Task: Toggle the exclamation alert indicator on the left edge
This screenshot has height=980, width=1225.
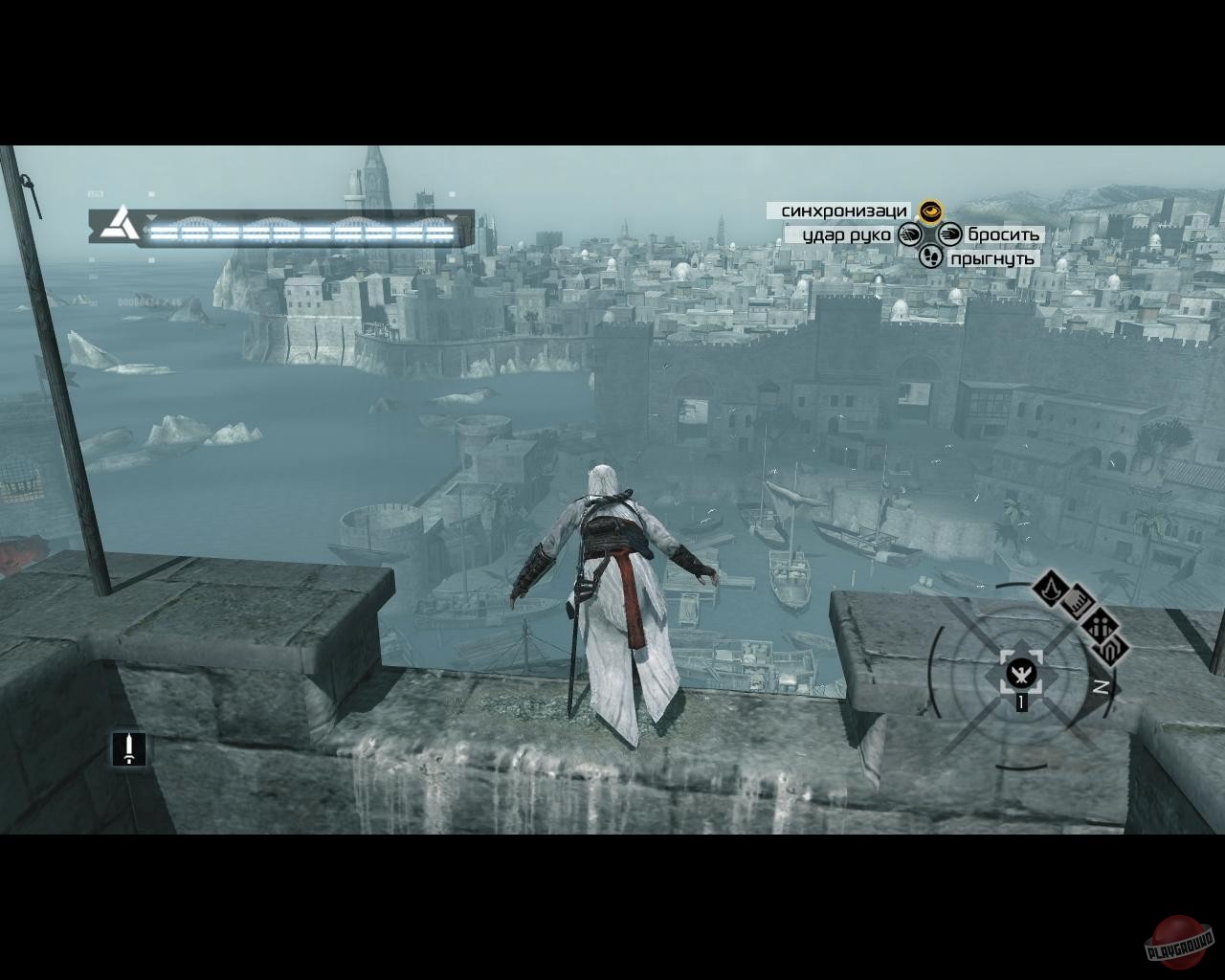Action: [x=127, y=749]
